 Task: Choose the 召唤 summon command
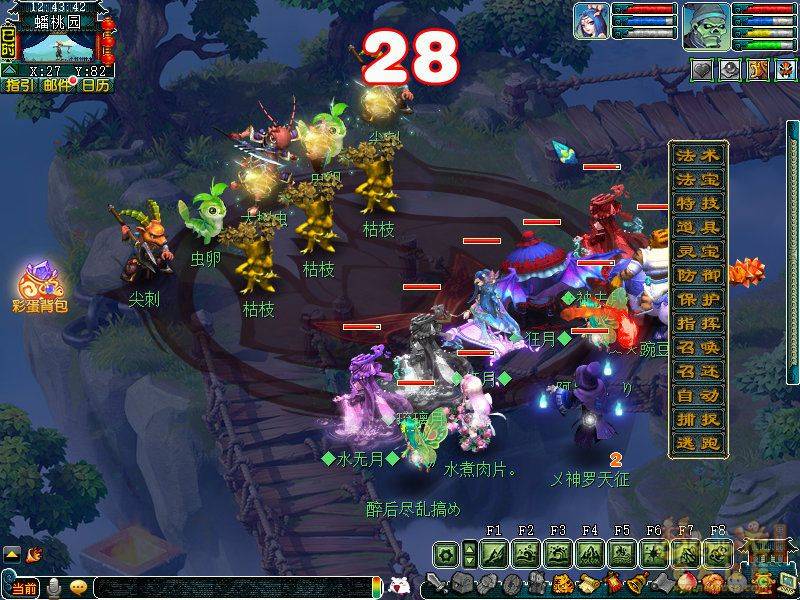697,347
